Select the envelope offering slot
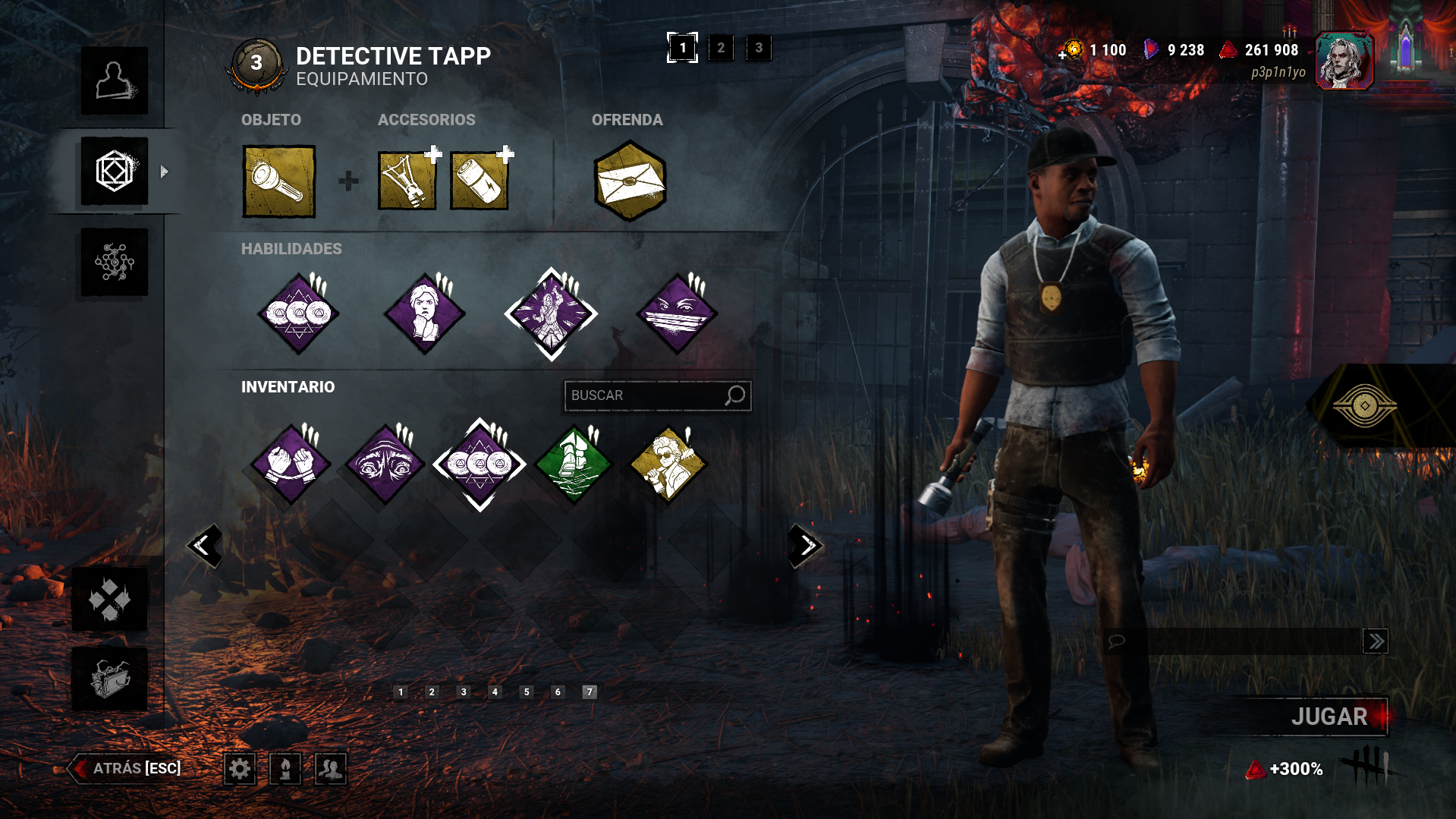This screenshot has height=819, width=1456. click(630, 181)
